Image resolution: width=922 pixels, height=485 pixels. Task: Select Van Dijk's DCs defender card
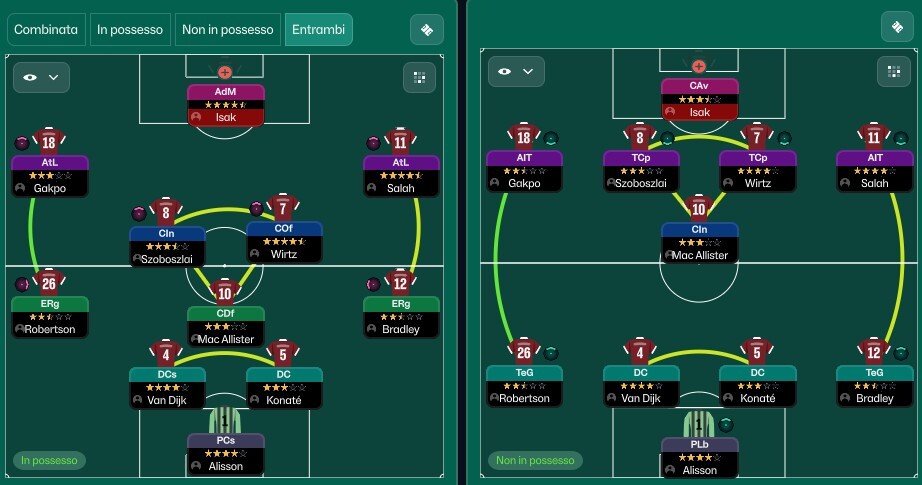tap(167, 387)
